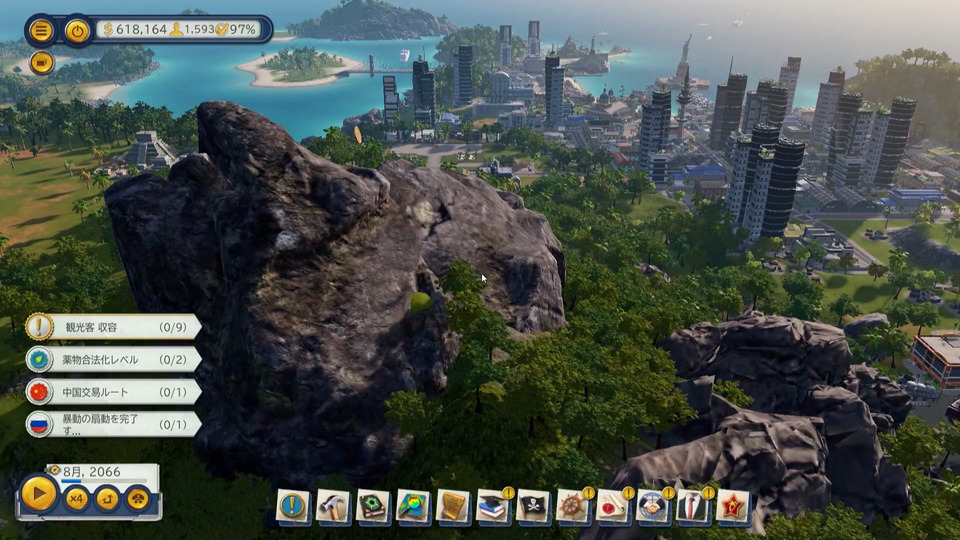Toggle the x4 game speed button
The height and width of the screenshot is (540, 960).
(x=77, y=497)
